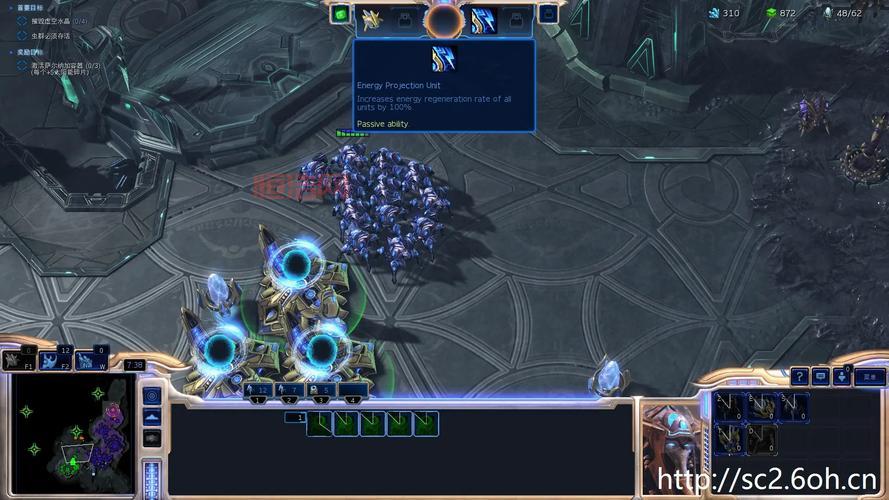This screenshot has width=889, height=500.
Task: Open the game menu button
Action: [870, 377]
